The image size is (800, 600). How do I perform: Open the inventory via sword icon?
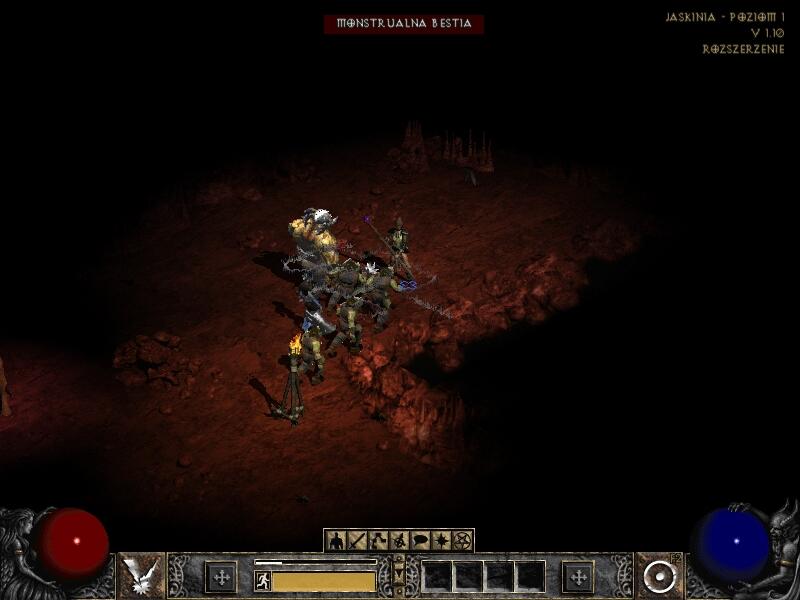point(358,541)
